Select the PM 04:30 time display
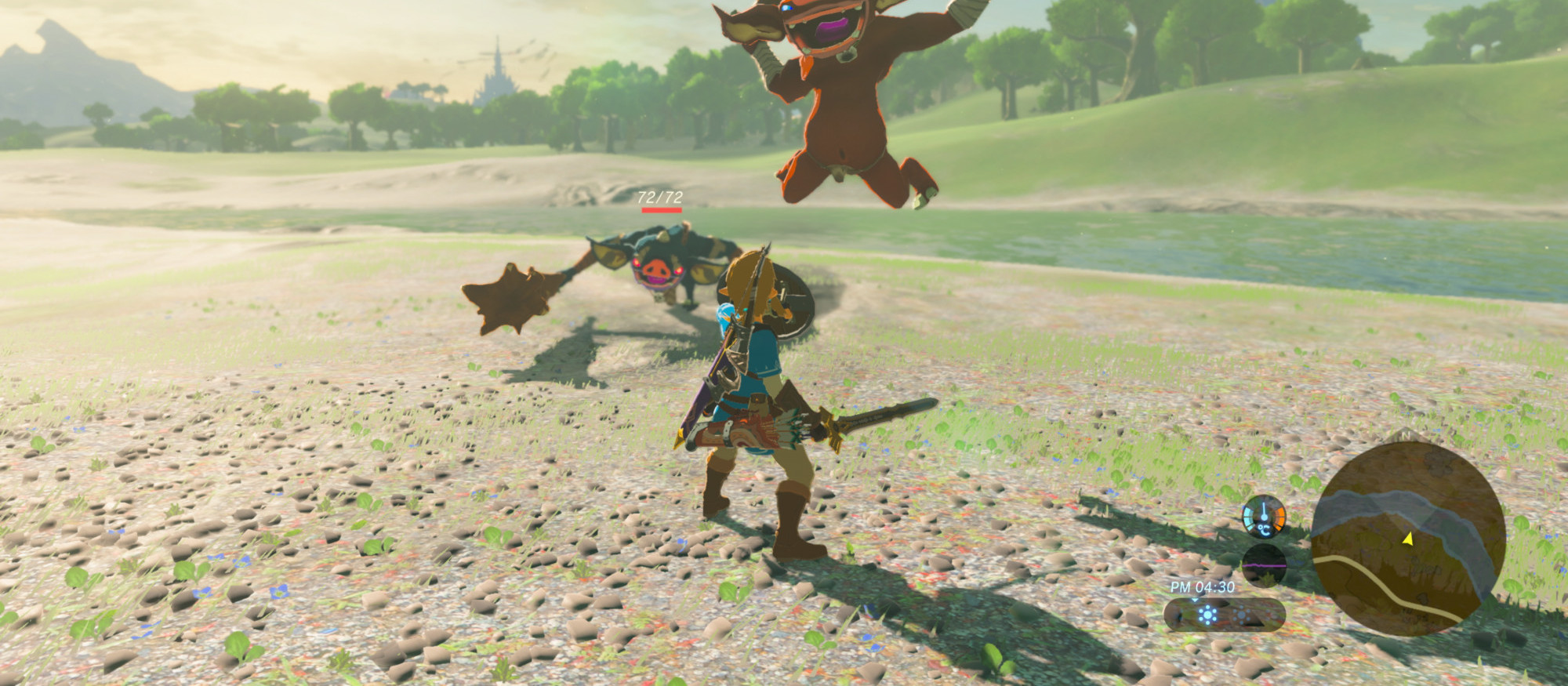Image resolution: width=1568 pixels, height=686 pixels. (x=1202, y=586)
